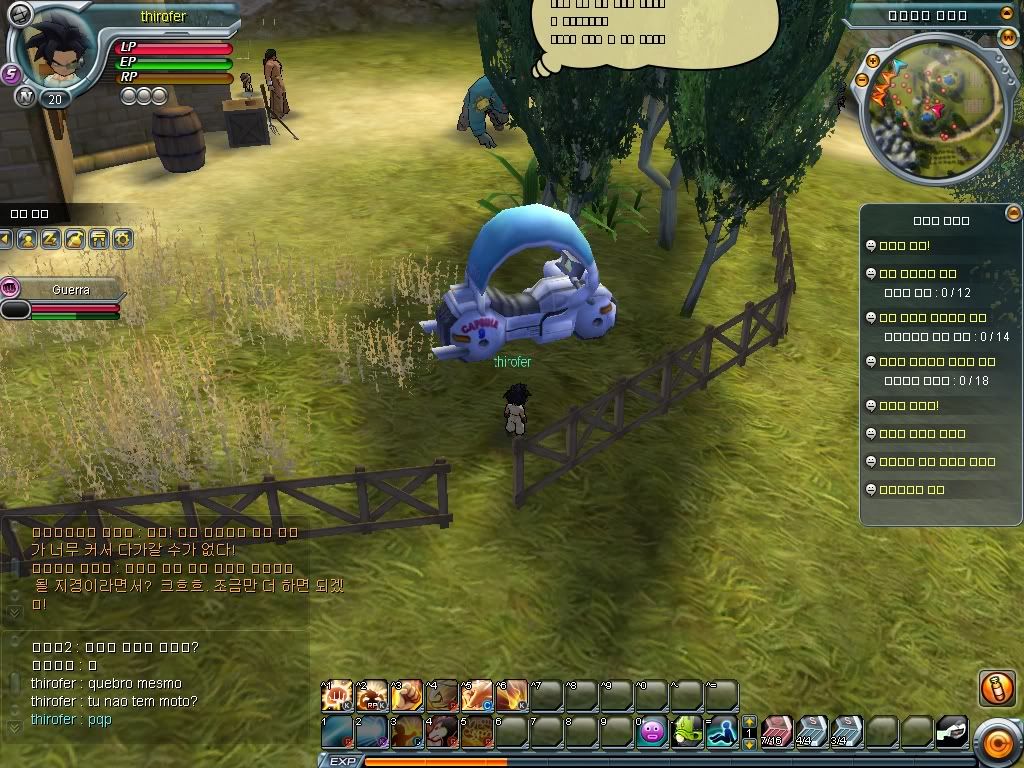Use the capsule item slot showing 7/16
Viewport: 1024px width, 768px height.
(776, 731)
